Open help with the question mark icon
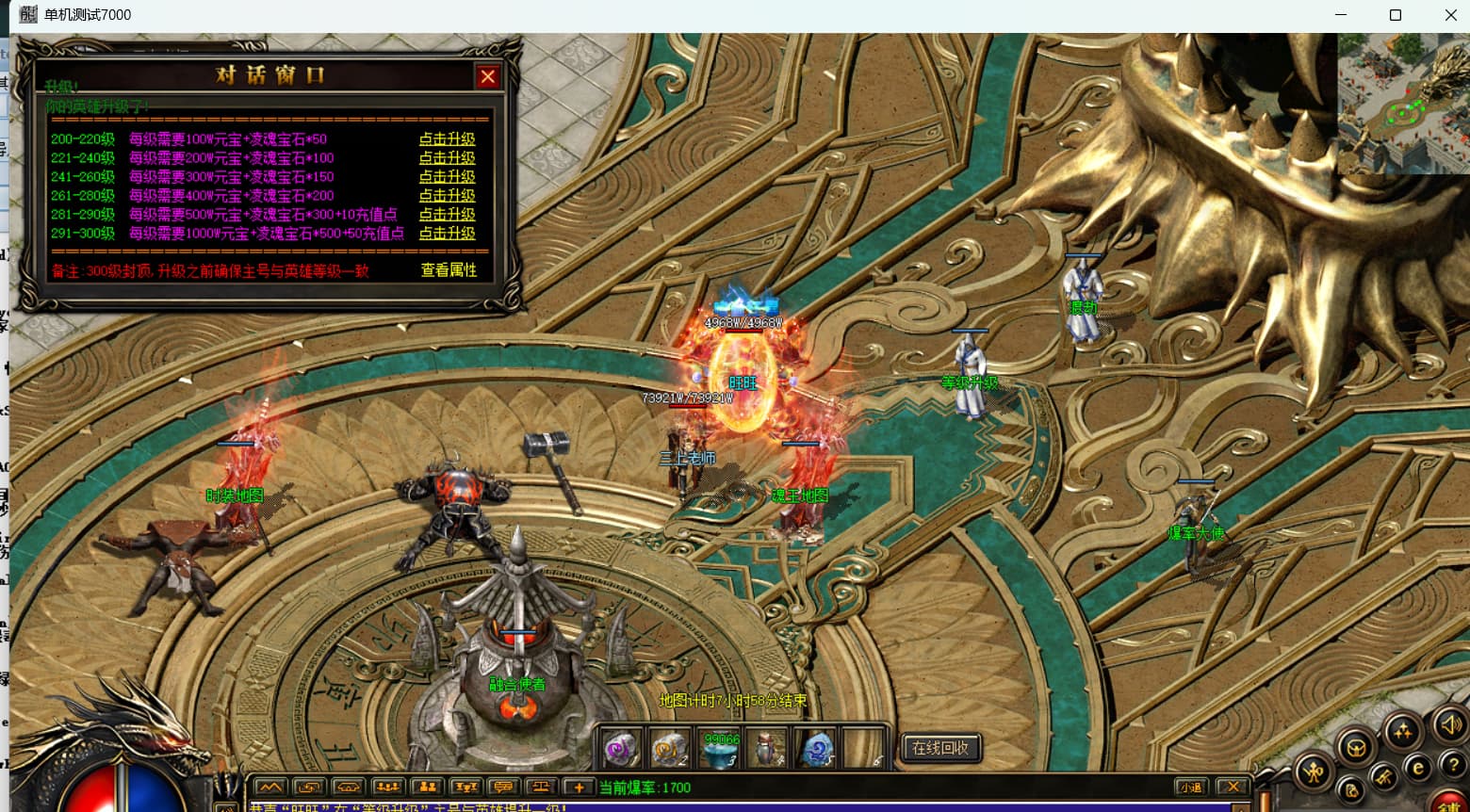Viewport: 1470px width, 812px height. click(1454, 765)
